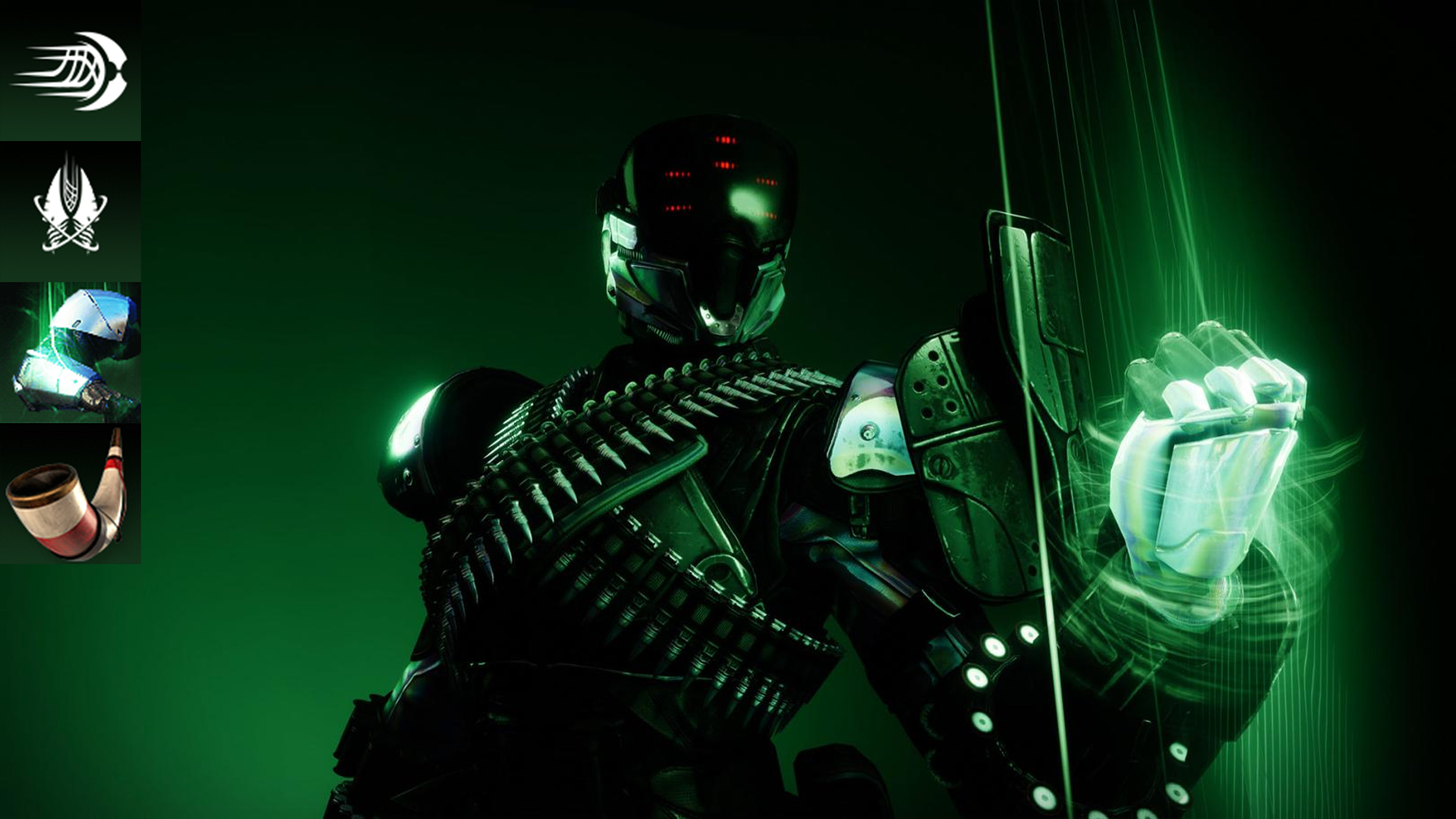Open the blue and white gauntlet armor tile
Image resolution: width=1456 pixels, height=819 pixels.
click(x=70, y=353)
